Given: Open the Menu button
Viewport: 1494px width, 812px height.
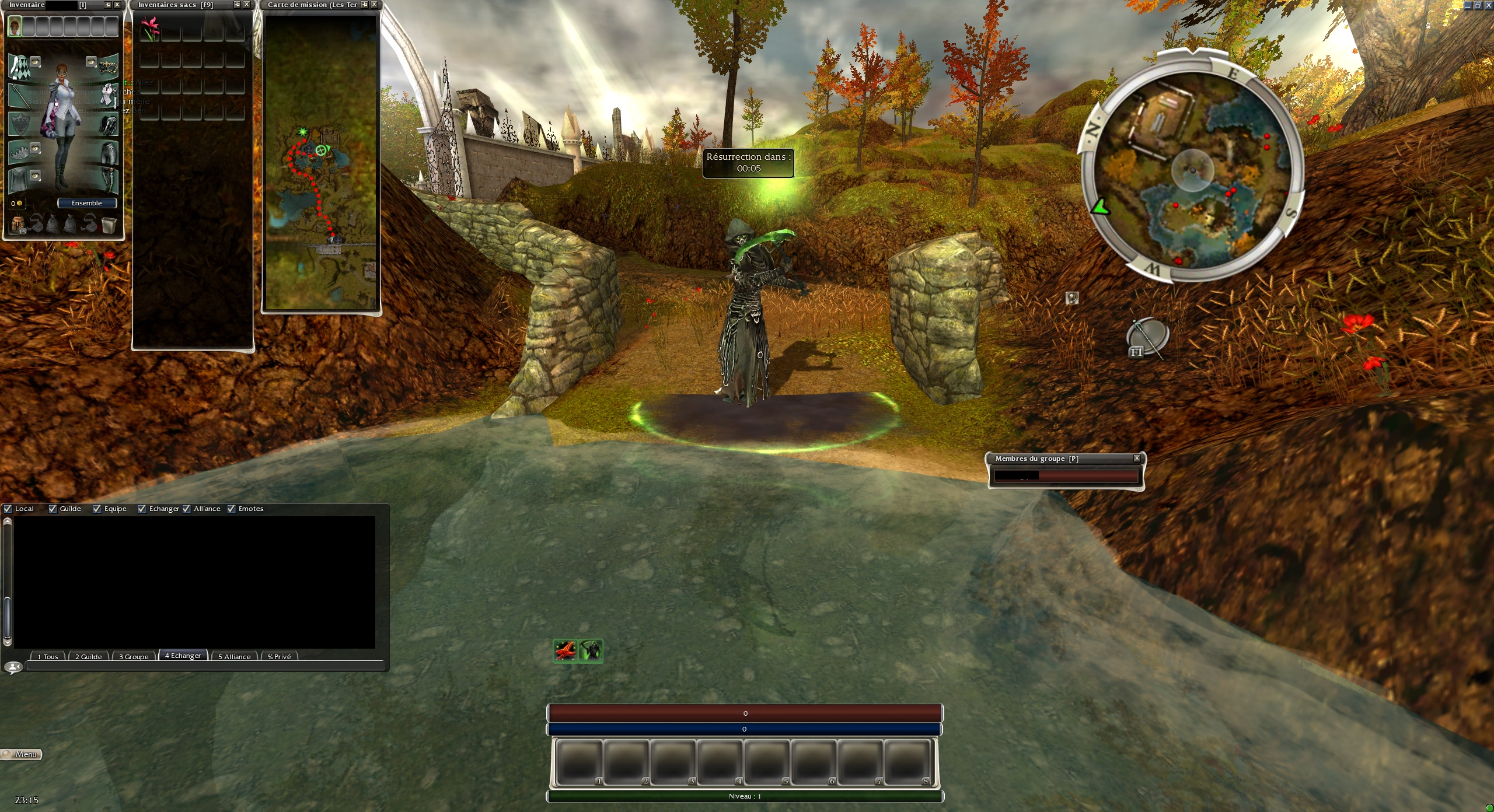Looking at the screenshot, I should 22,754.
